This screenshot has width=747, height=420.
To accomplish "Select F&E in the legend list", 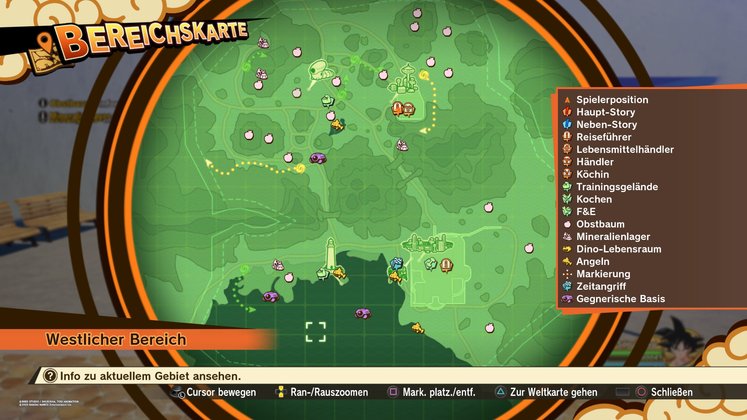I will (x=587, y=212).
